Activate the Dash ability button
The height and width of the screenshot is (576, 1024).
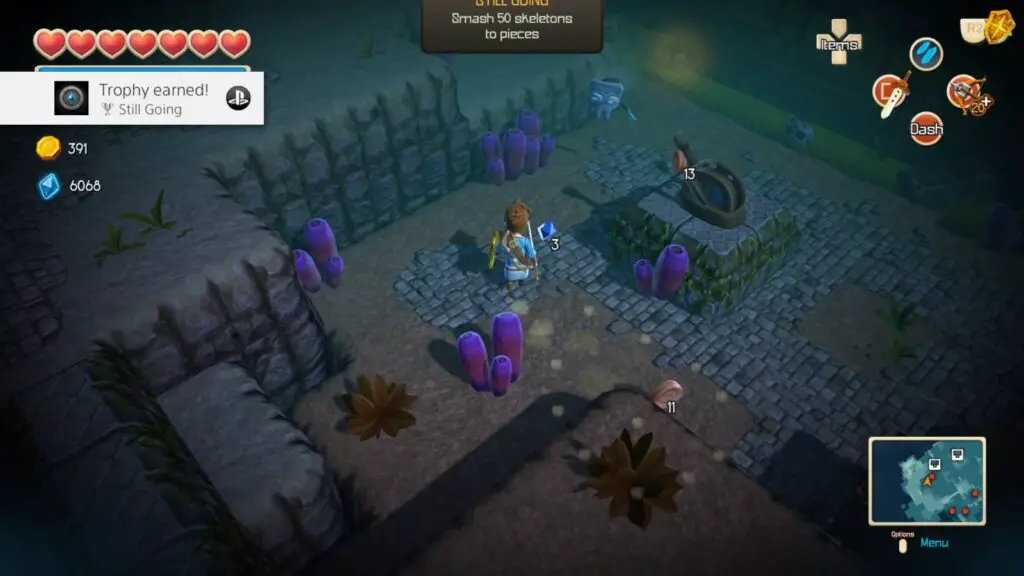coord(926,128)
